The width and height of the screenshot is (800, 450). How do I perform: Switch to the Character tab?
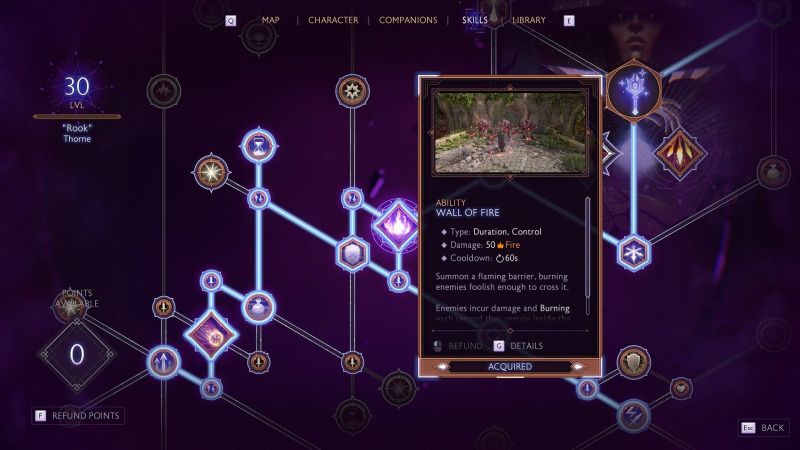pos(333,20)
